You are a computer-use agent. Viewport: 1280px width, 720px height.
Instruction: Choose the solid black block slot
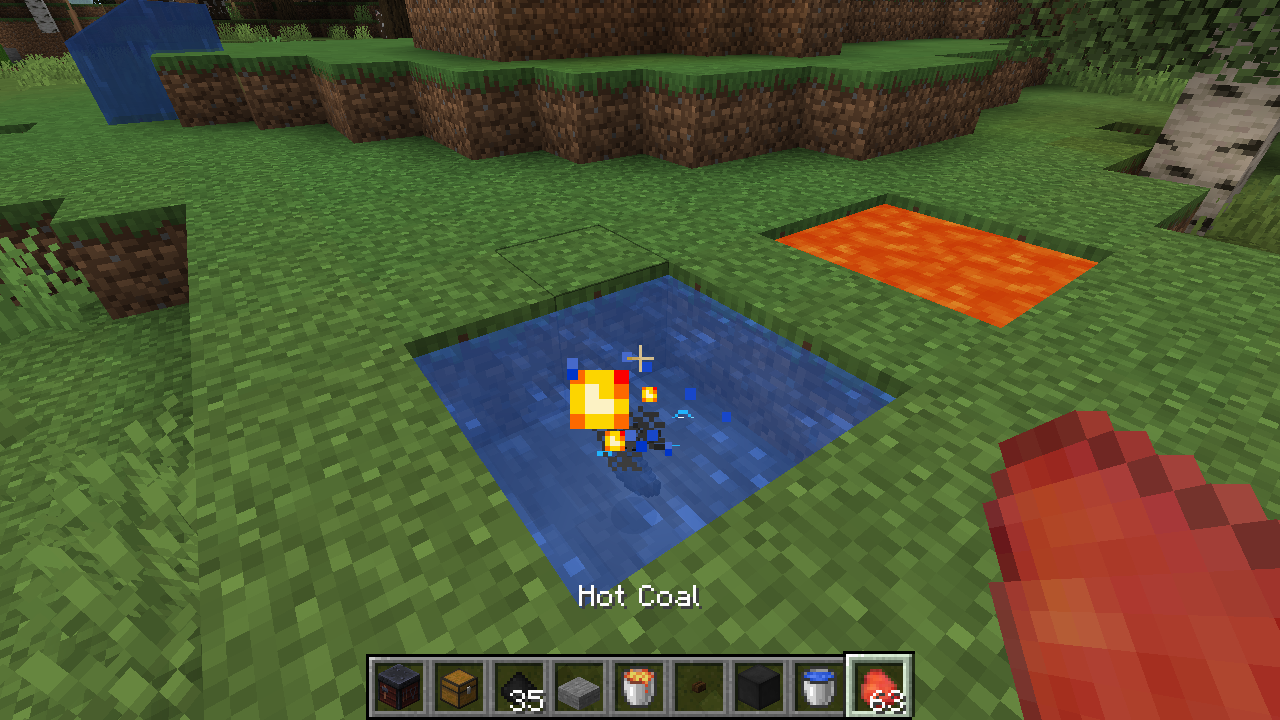[760, 687]
